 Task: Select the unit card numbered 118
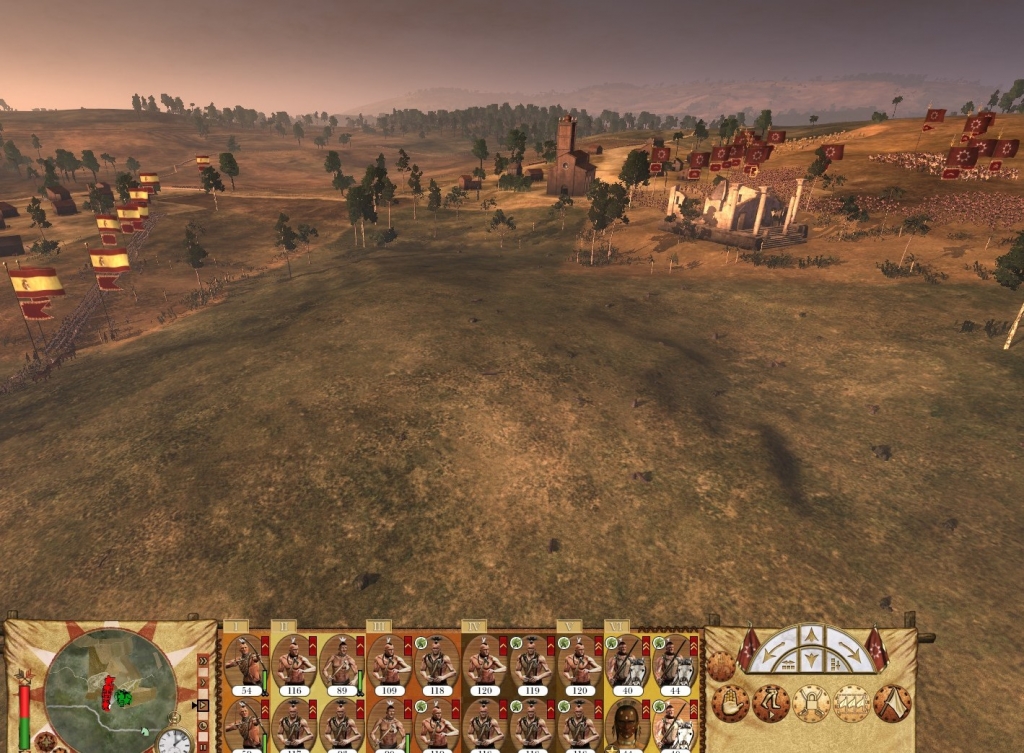point(436,664)
